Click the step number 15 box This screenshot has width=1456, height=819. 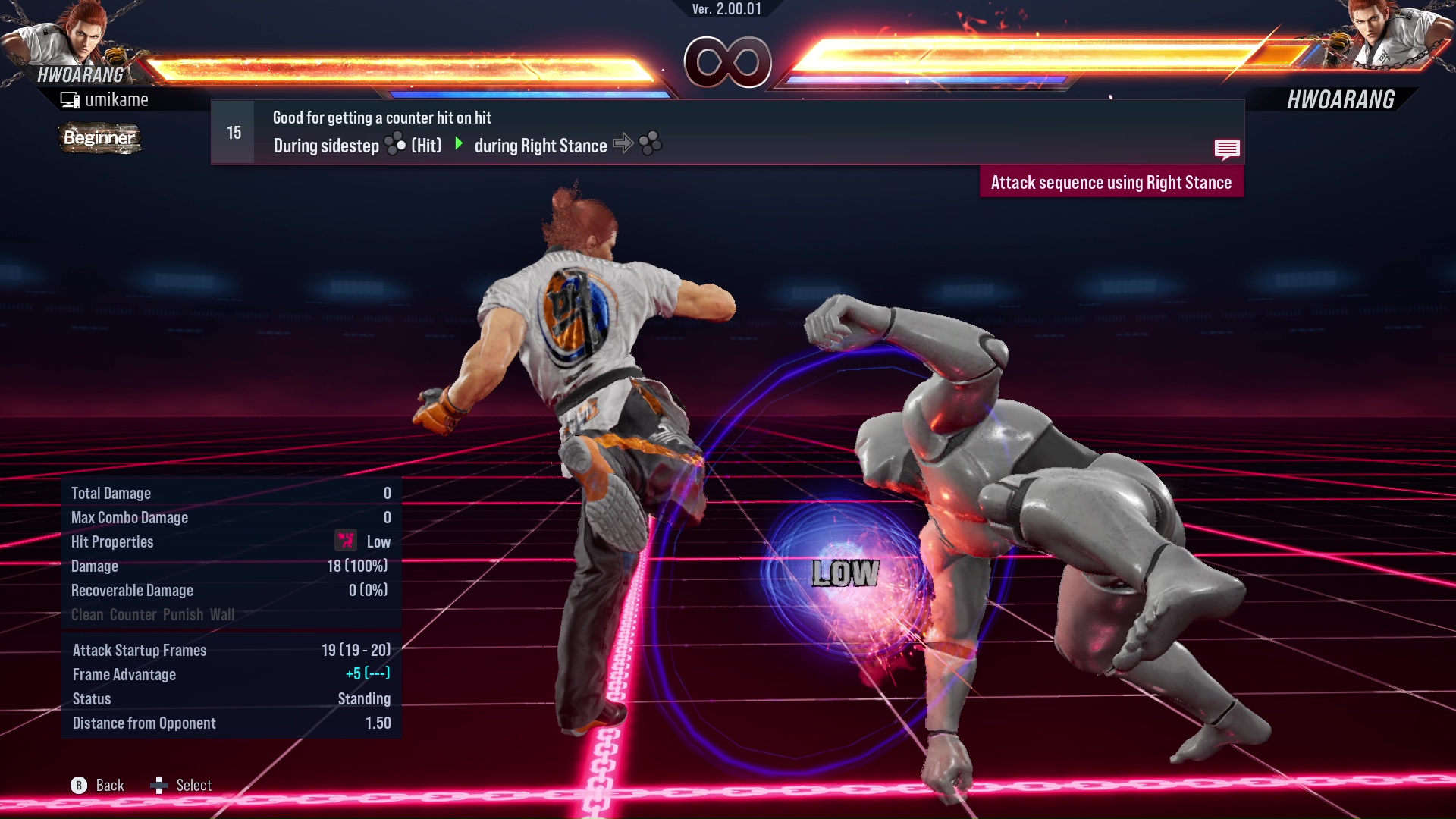pos(232,132)
